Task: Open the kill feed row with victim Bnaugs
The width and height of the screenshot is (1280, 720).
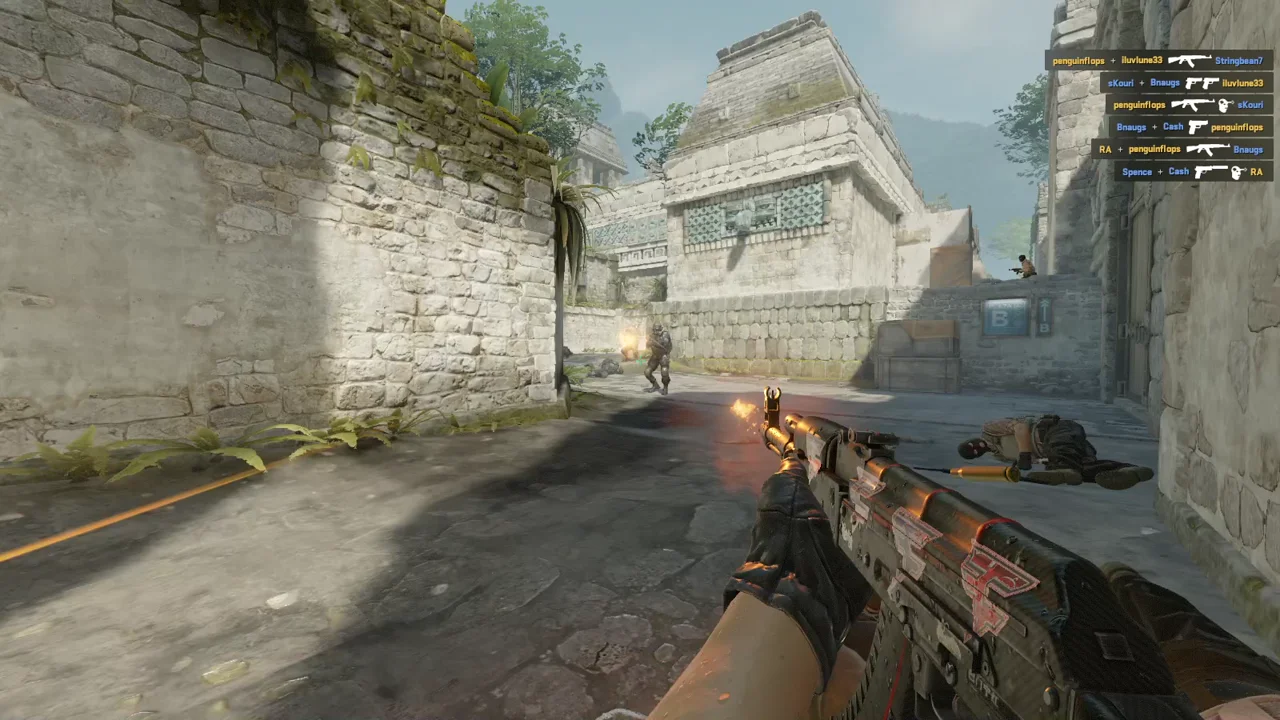Action: click(x=1182, y=149)
